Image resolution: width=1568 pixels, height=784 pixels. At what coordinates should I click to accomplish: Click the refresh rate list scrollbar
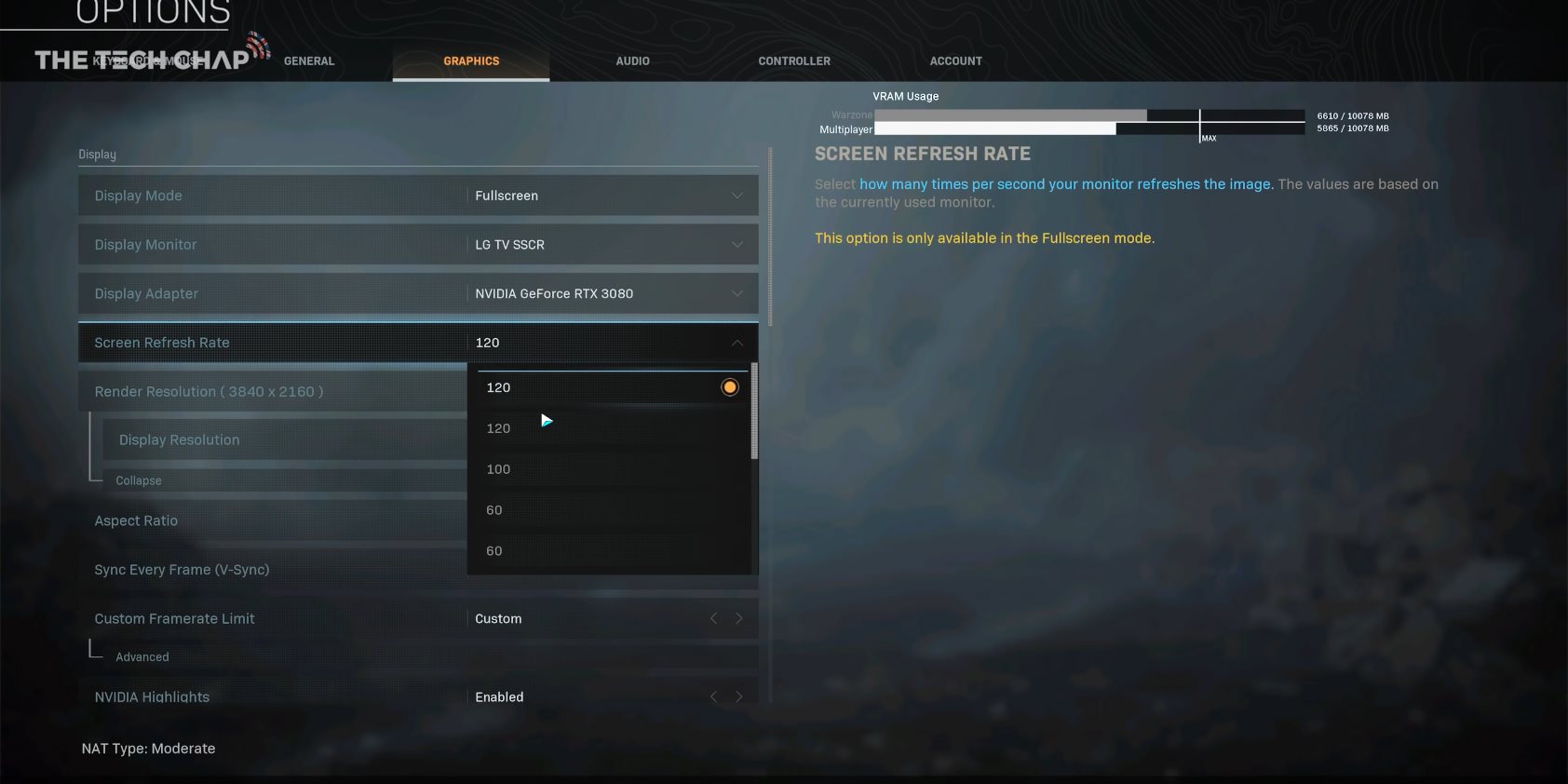pos(754,412)
